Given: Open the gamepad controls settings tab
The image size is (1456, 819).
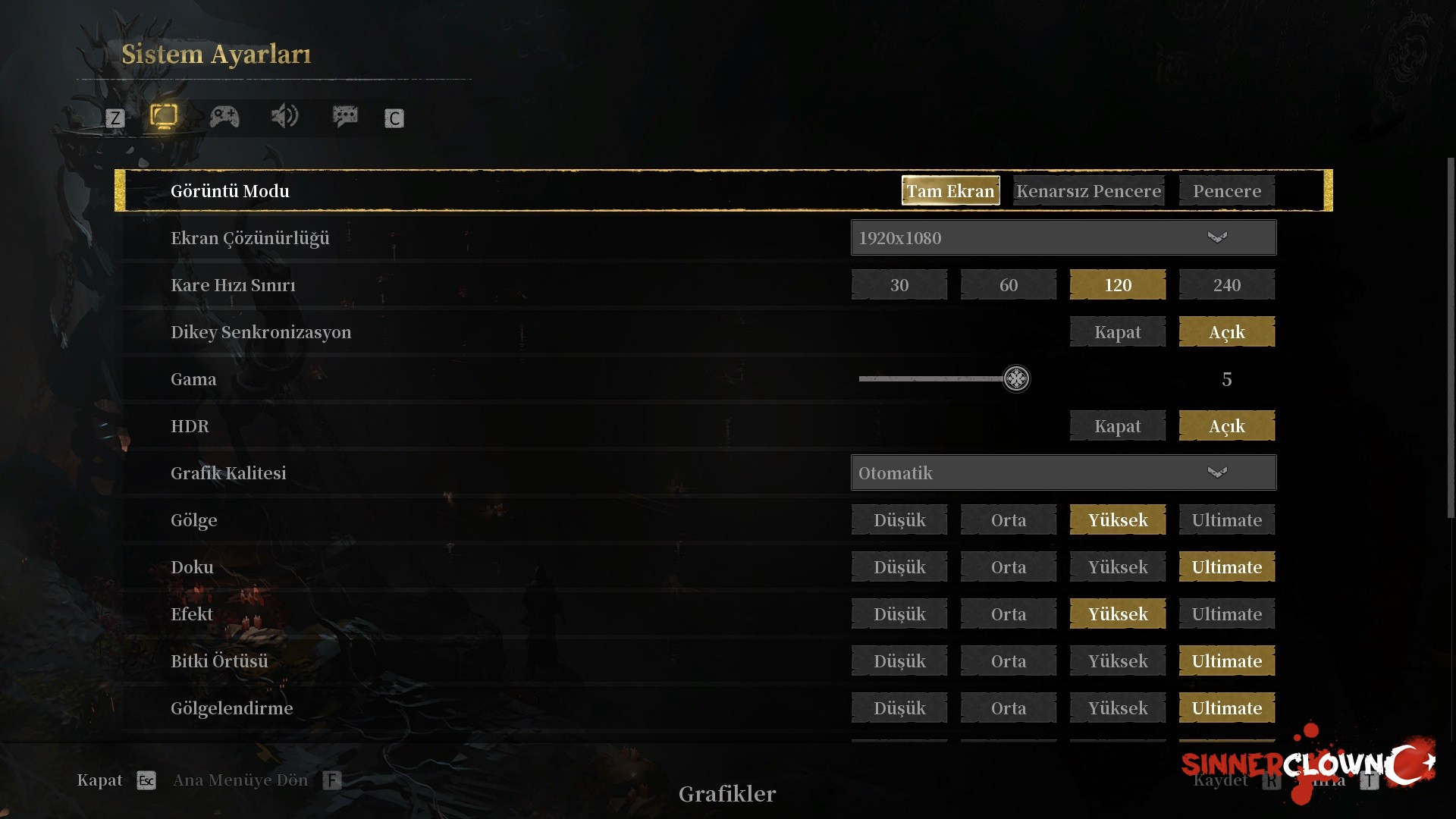Looking at the screenshot, I should (x=224, y=117).
